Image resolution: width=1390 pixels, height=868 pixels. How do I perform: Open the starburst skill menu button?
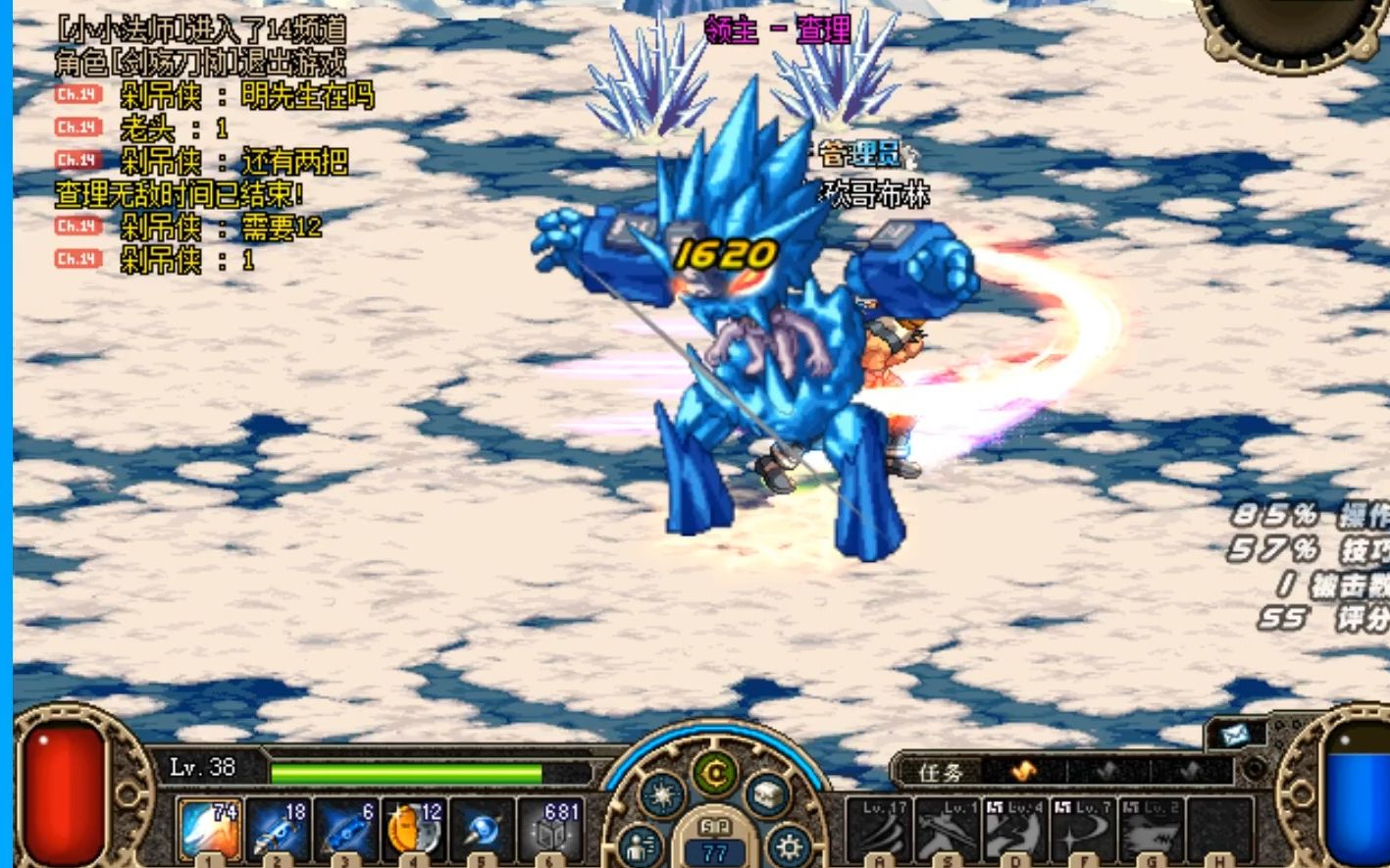click(x=662, y=794)
